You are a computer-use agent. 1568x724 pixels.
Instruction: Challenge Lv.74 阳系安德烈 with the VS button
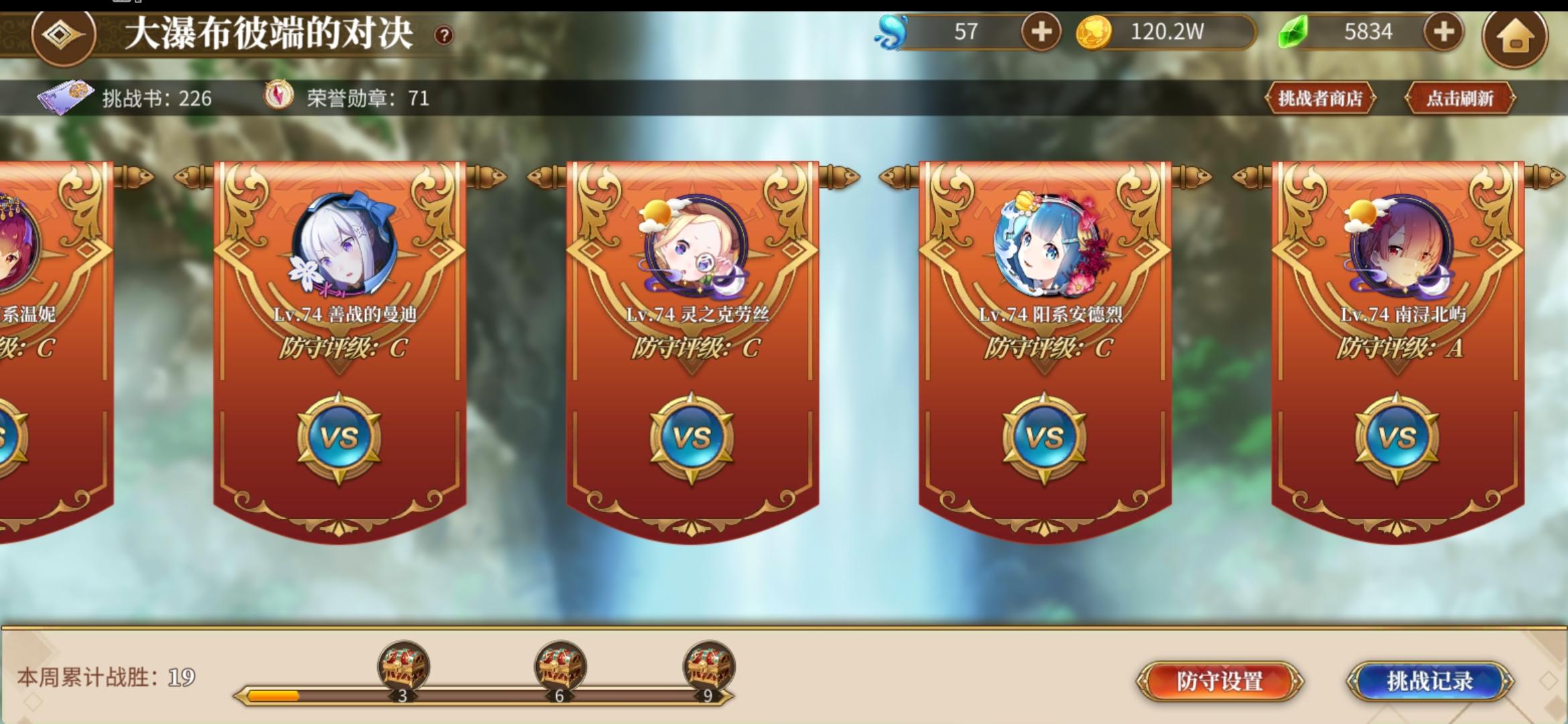[1045, 436]
